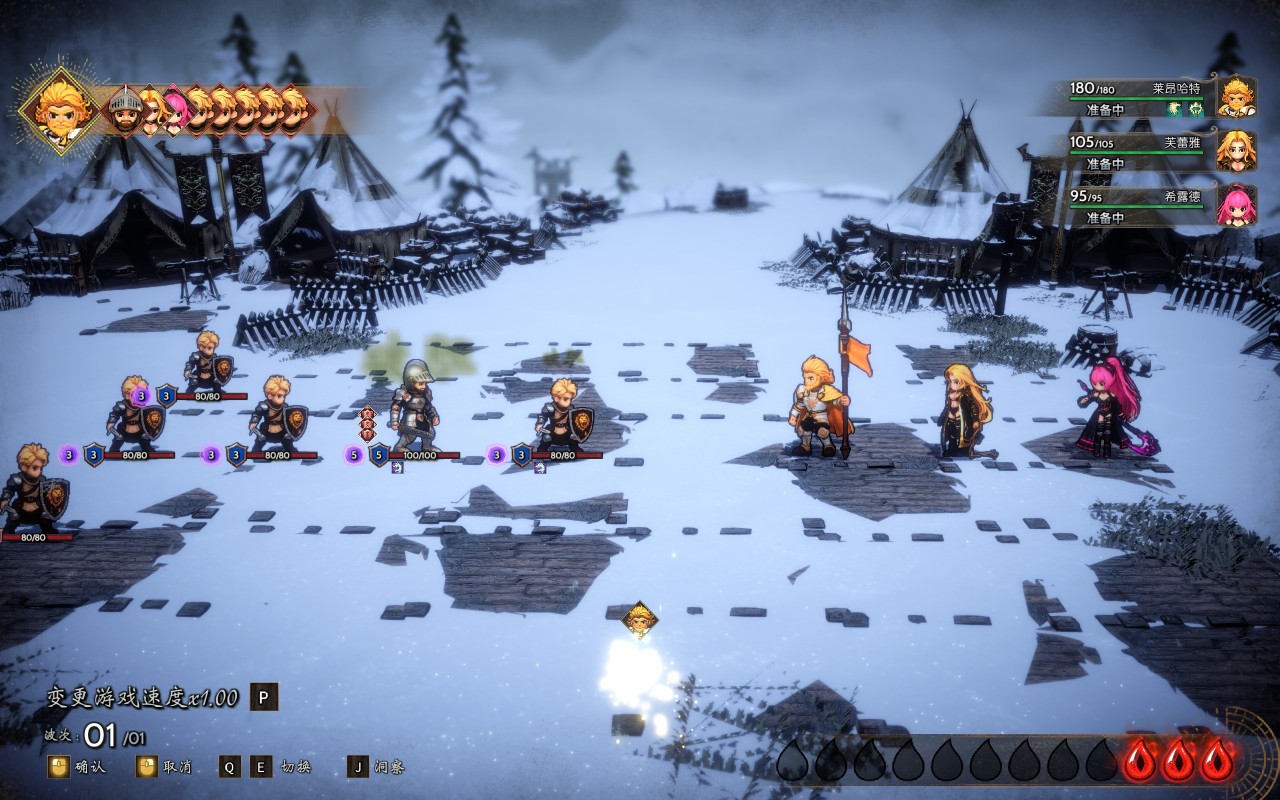Screen dimensions: 1280x800
Task: Select 莱昂哈特's portrait in the party list
Action: (x=1236, y=97)
